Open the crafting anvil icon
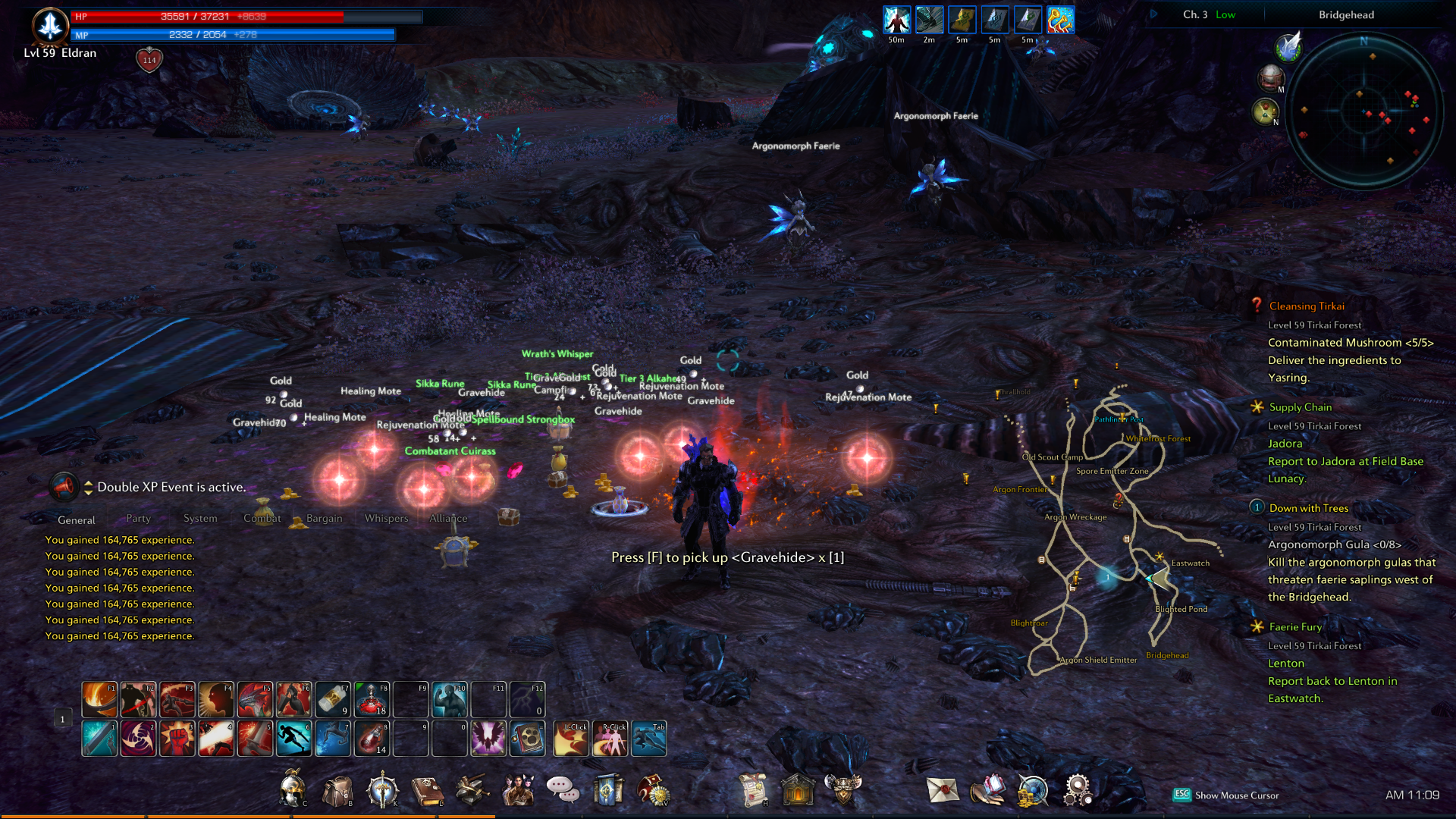Image resolution: width=1456 pixels, height=819 pixels. (x=472, y=790)
